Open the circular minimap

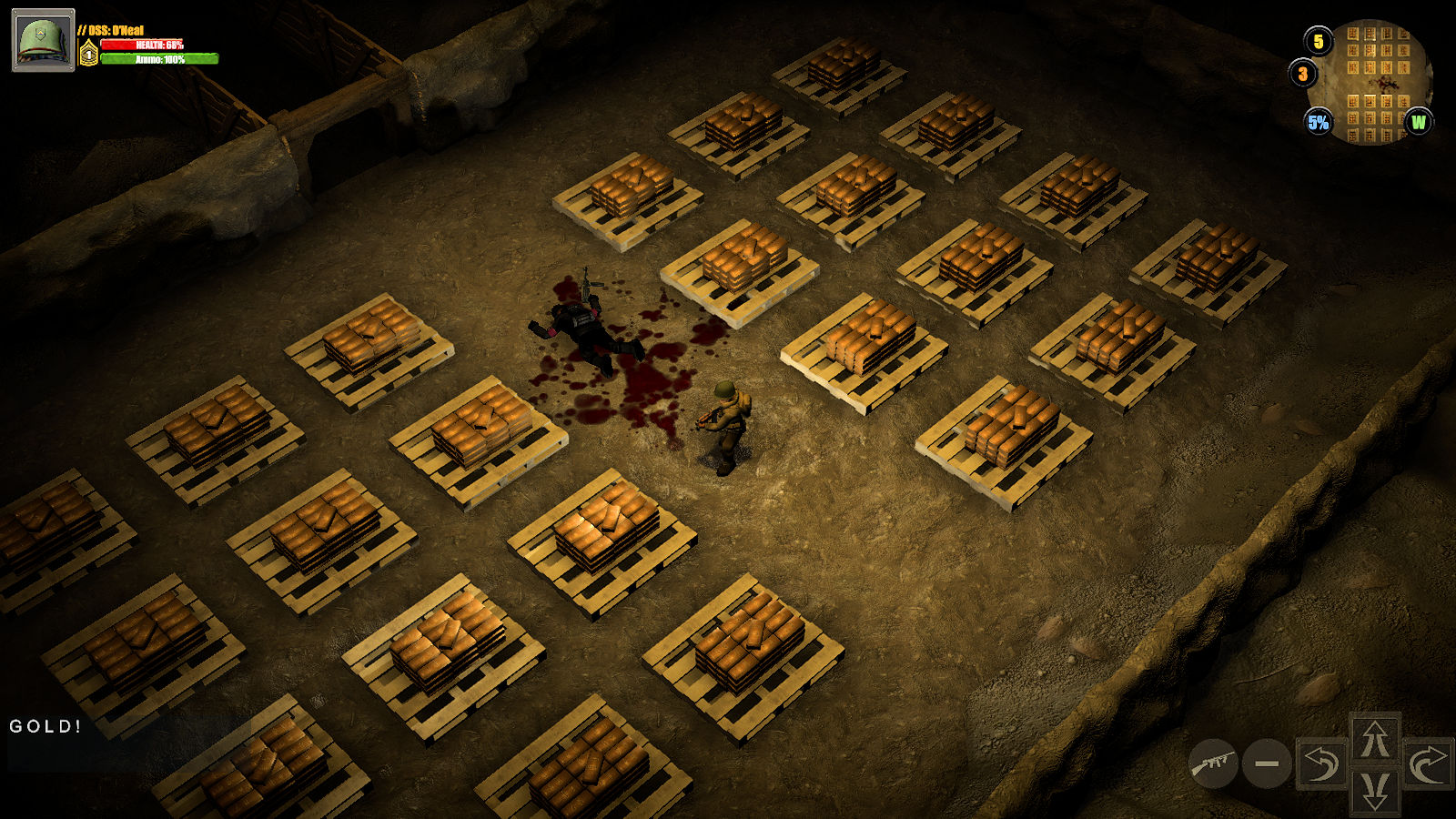pos(1376,84)
